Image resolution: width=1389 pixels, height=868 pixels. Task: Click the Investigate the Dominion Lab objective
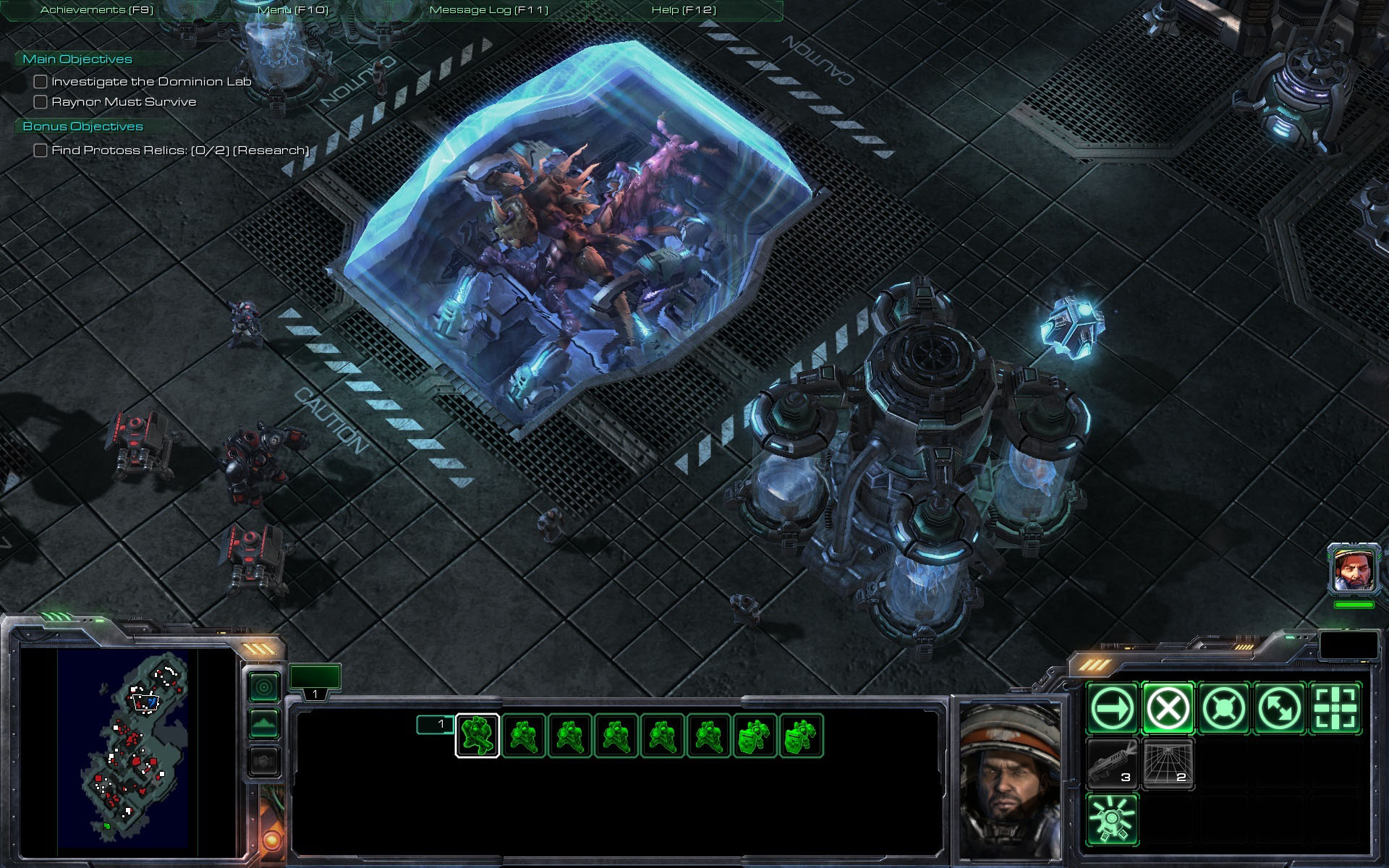[x=151, y=82]
